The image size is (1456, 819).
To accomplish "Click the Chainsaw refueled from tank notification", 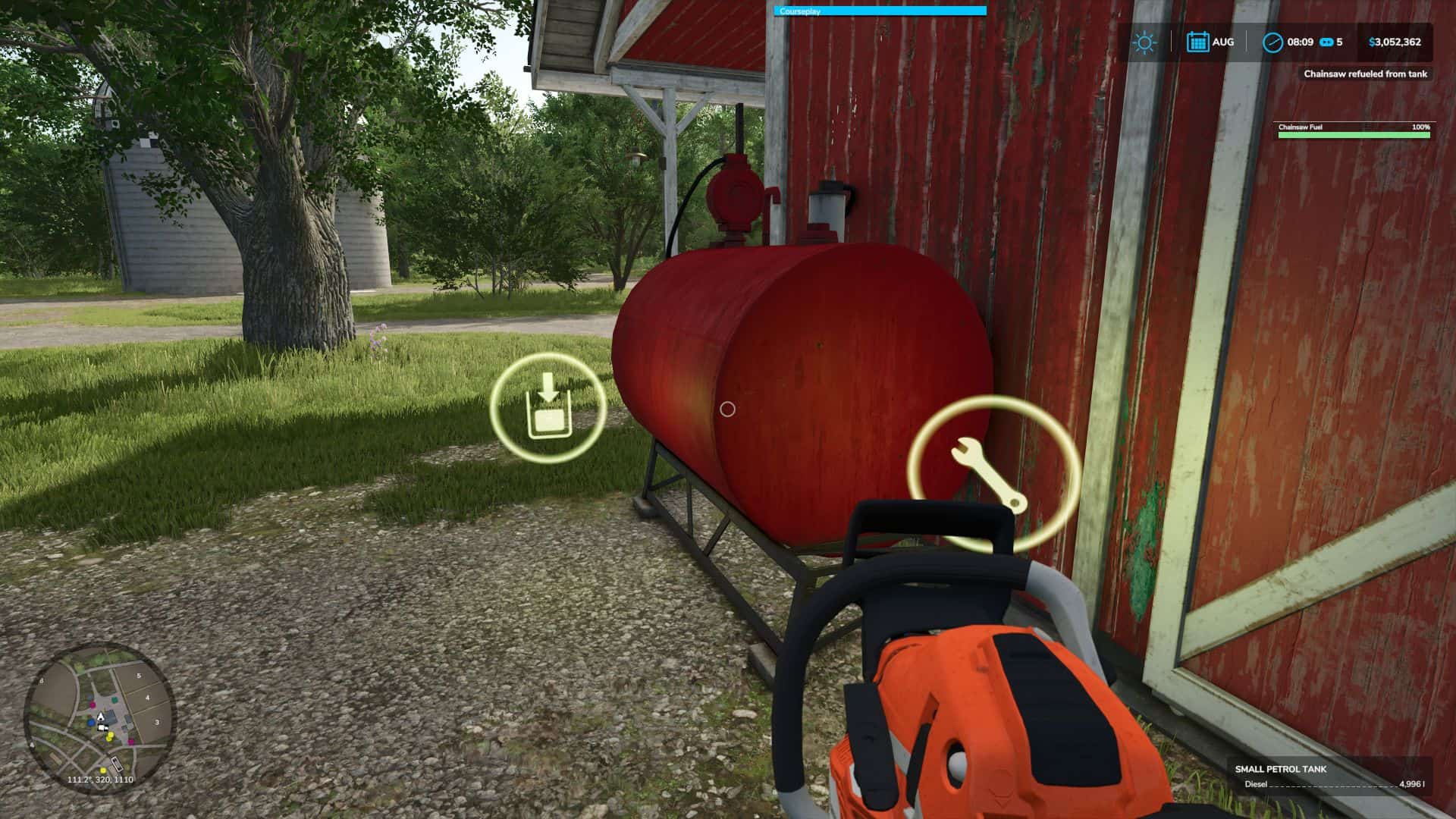I will (1365, 74).
